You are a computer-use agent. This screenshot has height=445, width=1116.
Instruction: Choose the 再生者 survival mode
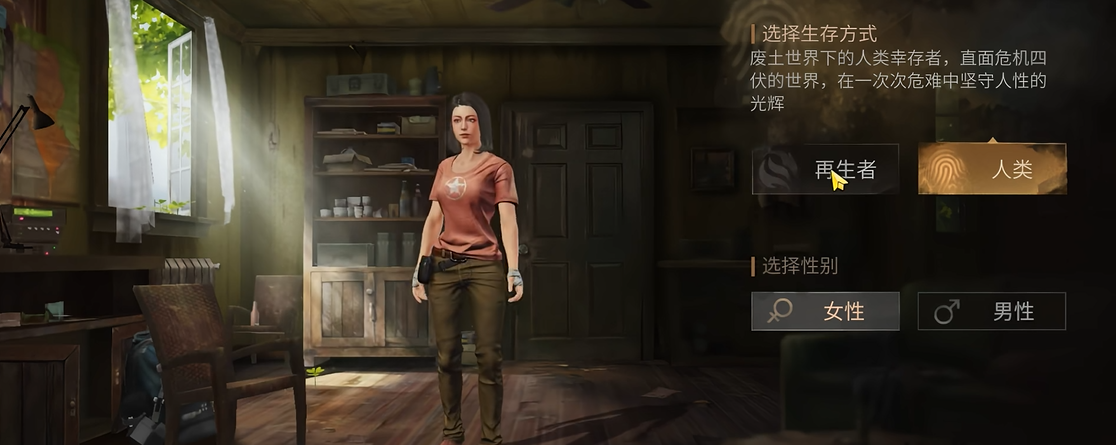(x=825, y=169)
